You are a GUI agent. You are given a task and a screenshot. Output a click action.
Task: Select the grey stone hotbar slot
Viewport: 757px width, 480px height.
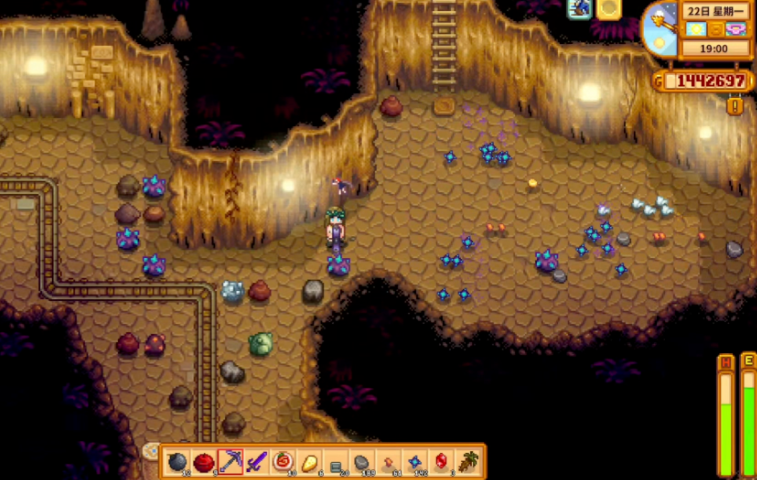click(362, 462)
